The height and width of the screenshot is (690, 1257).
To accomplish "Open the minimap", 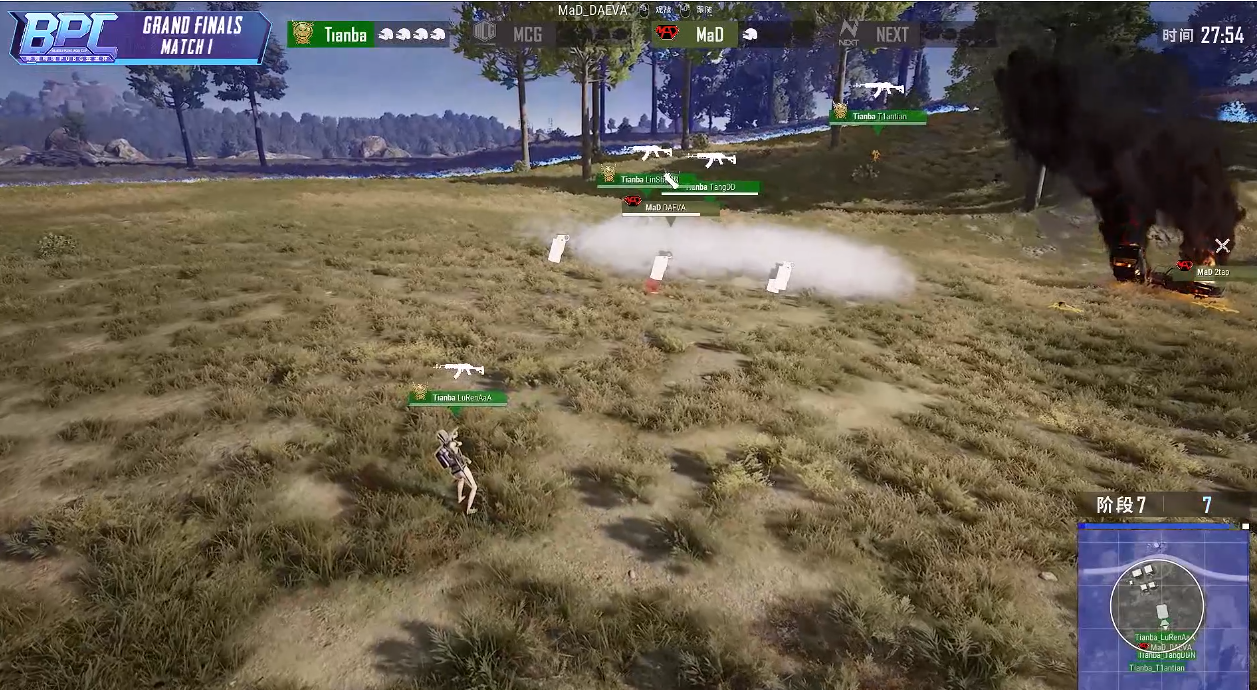I will pyautogui.click(x=1162, y=606).
